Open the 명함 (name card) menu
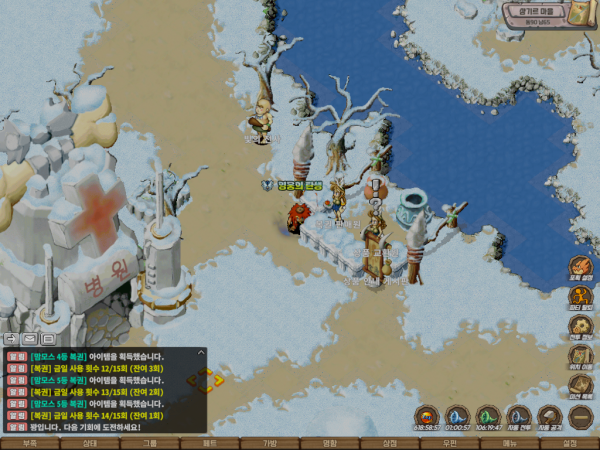This screenshot has height=450, width=600. coord(330,443)
